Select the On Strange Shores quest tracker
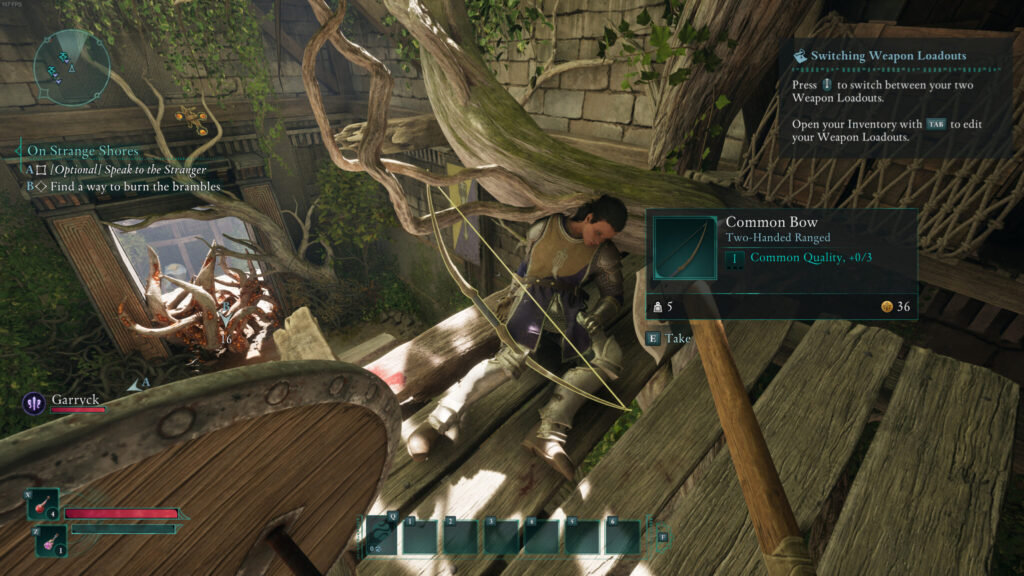Screen dimensions: 1024x576 click(82, 151)
